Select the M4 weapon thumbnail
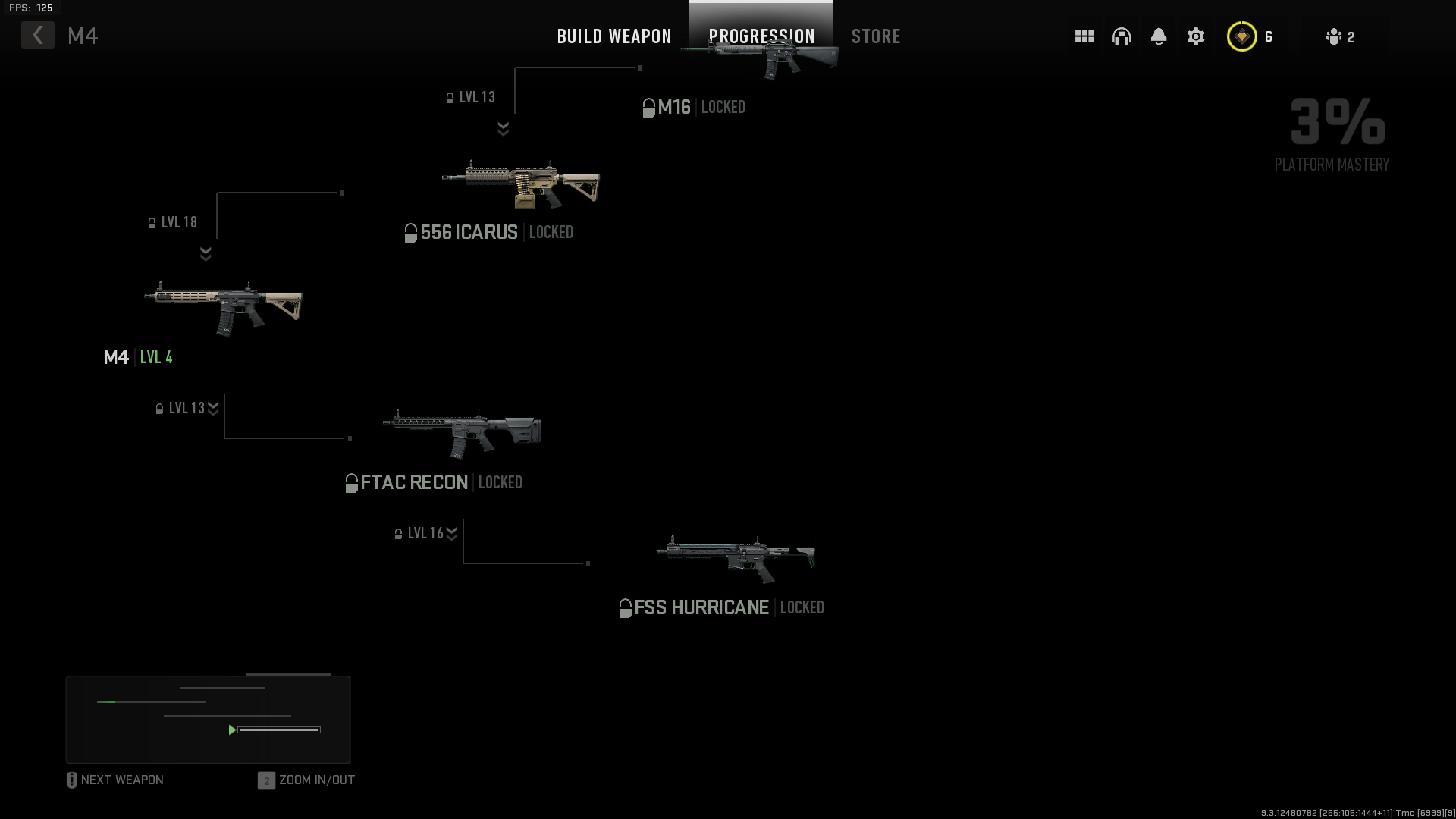1456x819 pixels. click(224, 307)
